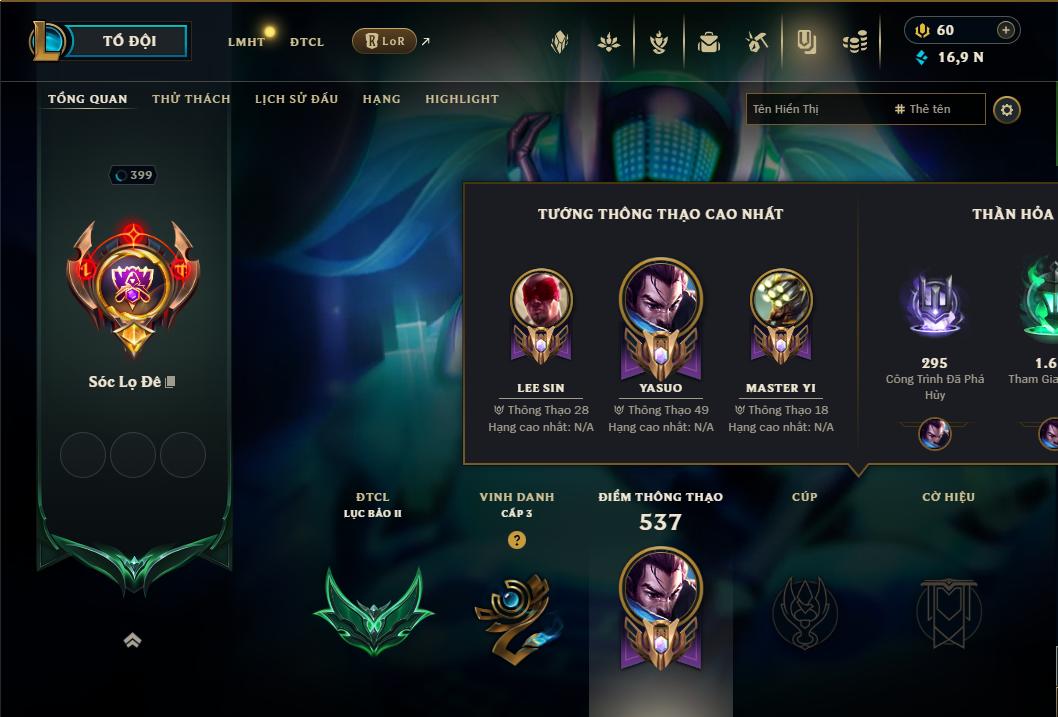Viewport: 1058px width, 717px height.
Task: Select the HẠNG tab
Action: point(381,99)
